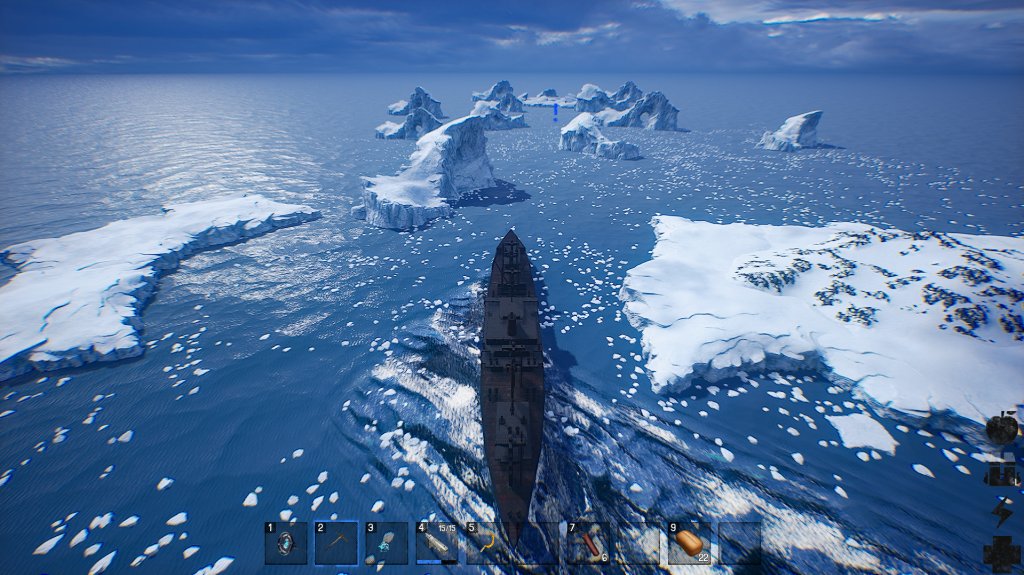Screen dimensions: 1024x575
Task: Select the round device in hotbar slot 1
Action: point(286,543)
